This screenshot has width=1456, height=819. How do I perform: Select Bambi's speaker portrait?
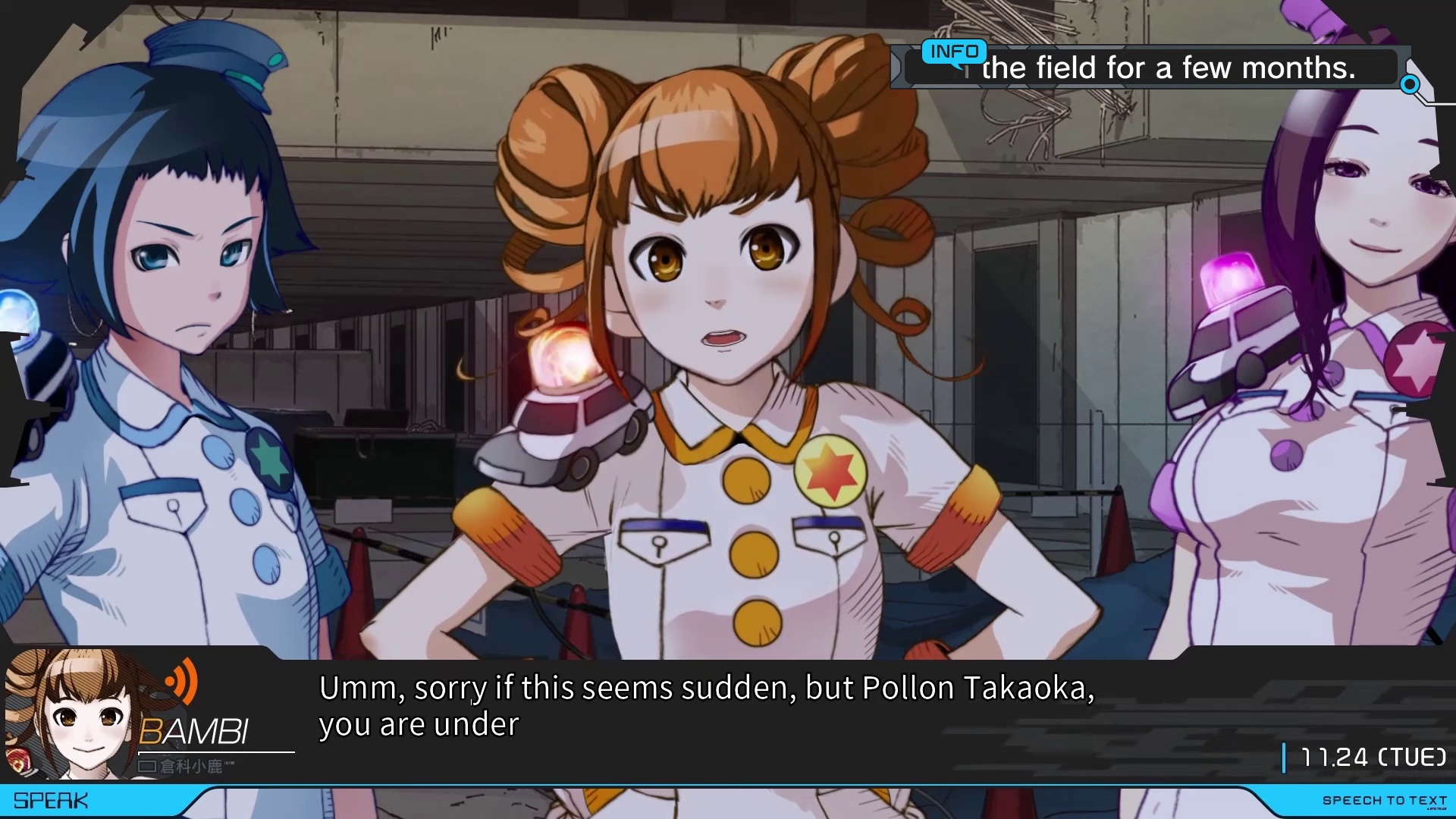tap(76, 714)
